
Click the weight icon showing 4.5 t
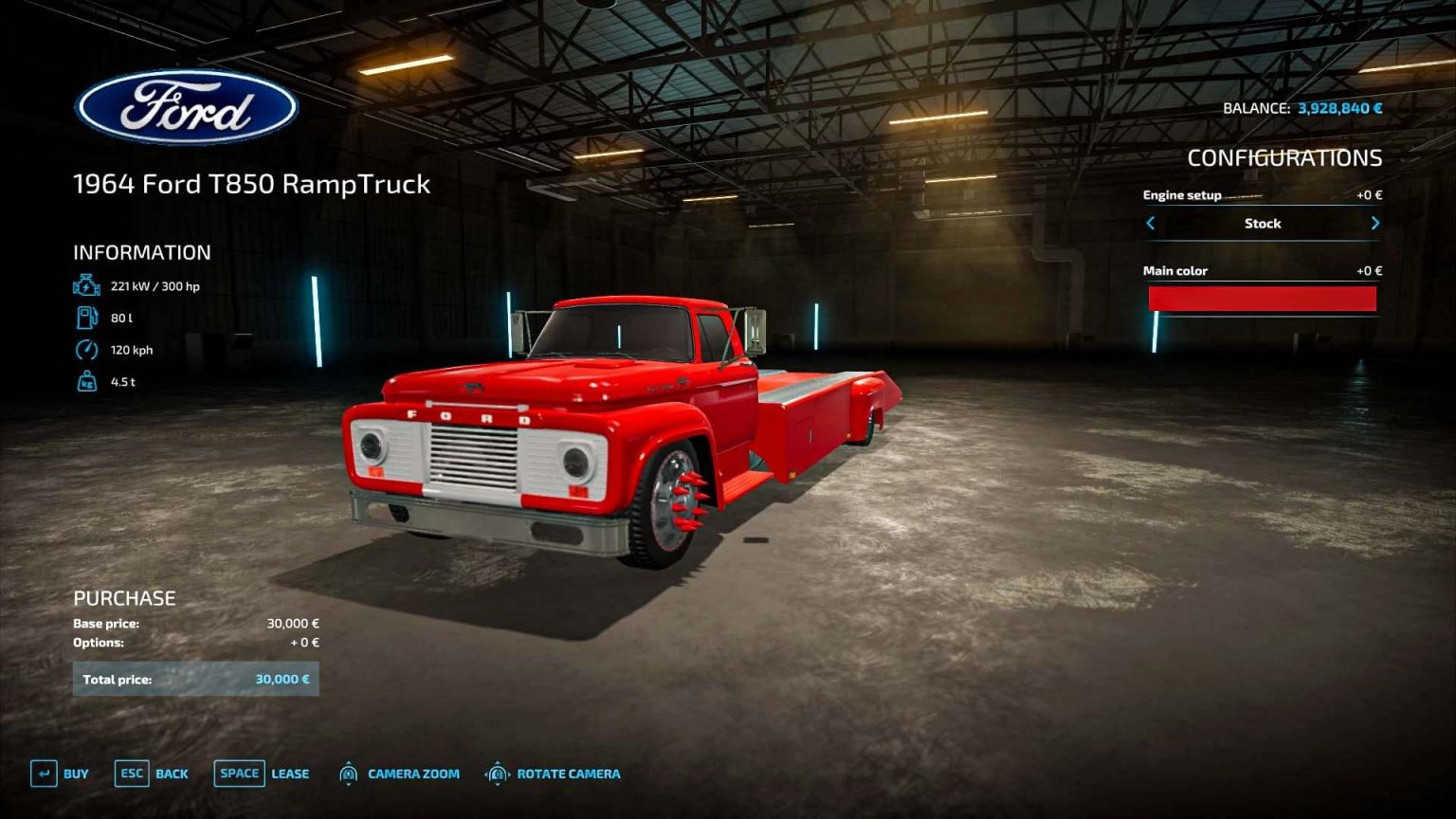coord(86,381)
